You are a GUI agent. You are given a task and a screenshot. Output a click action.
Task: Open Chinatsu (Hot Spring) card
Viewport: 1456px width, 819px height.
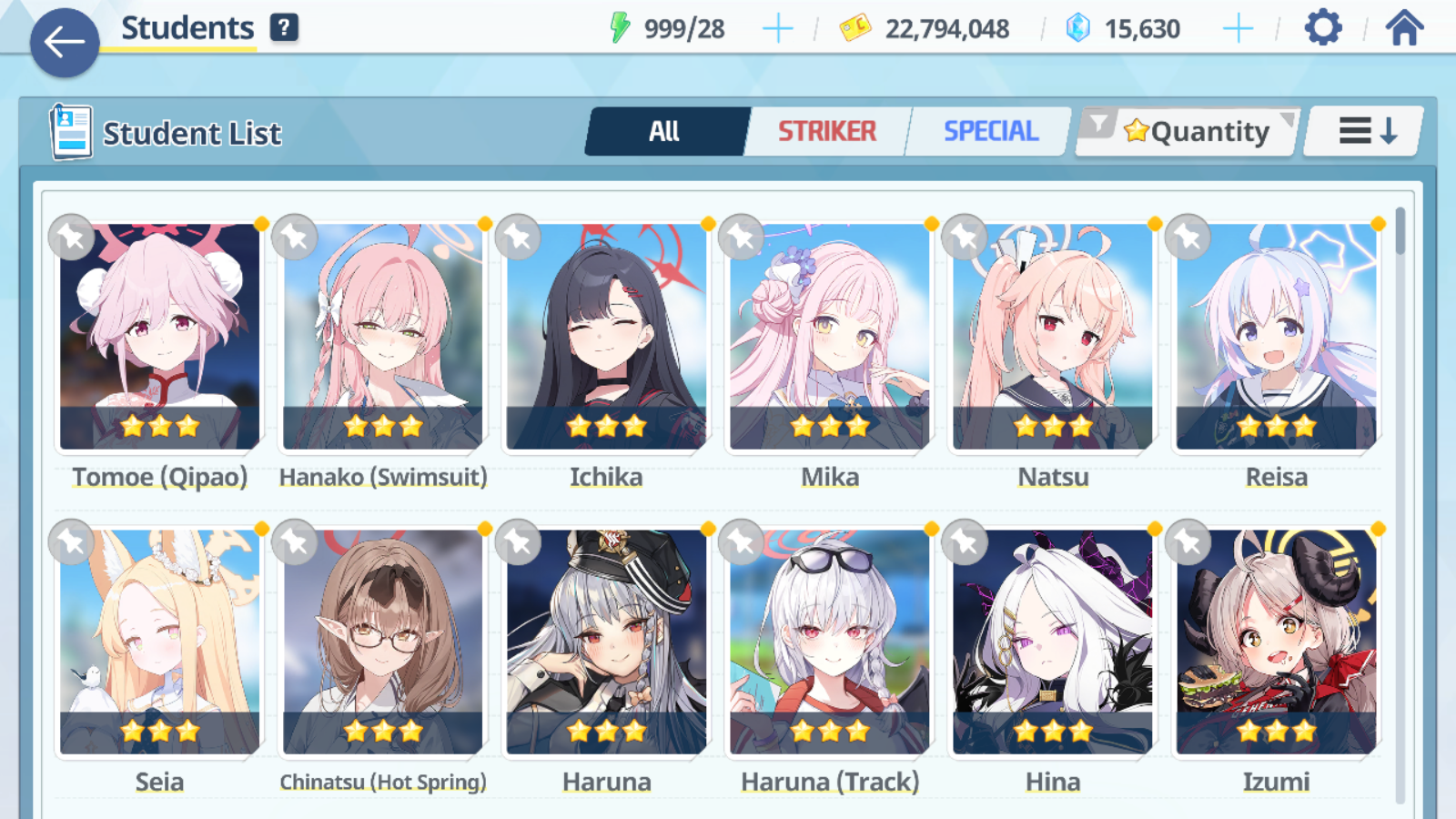click(383, 642)
